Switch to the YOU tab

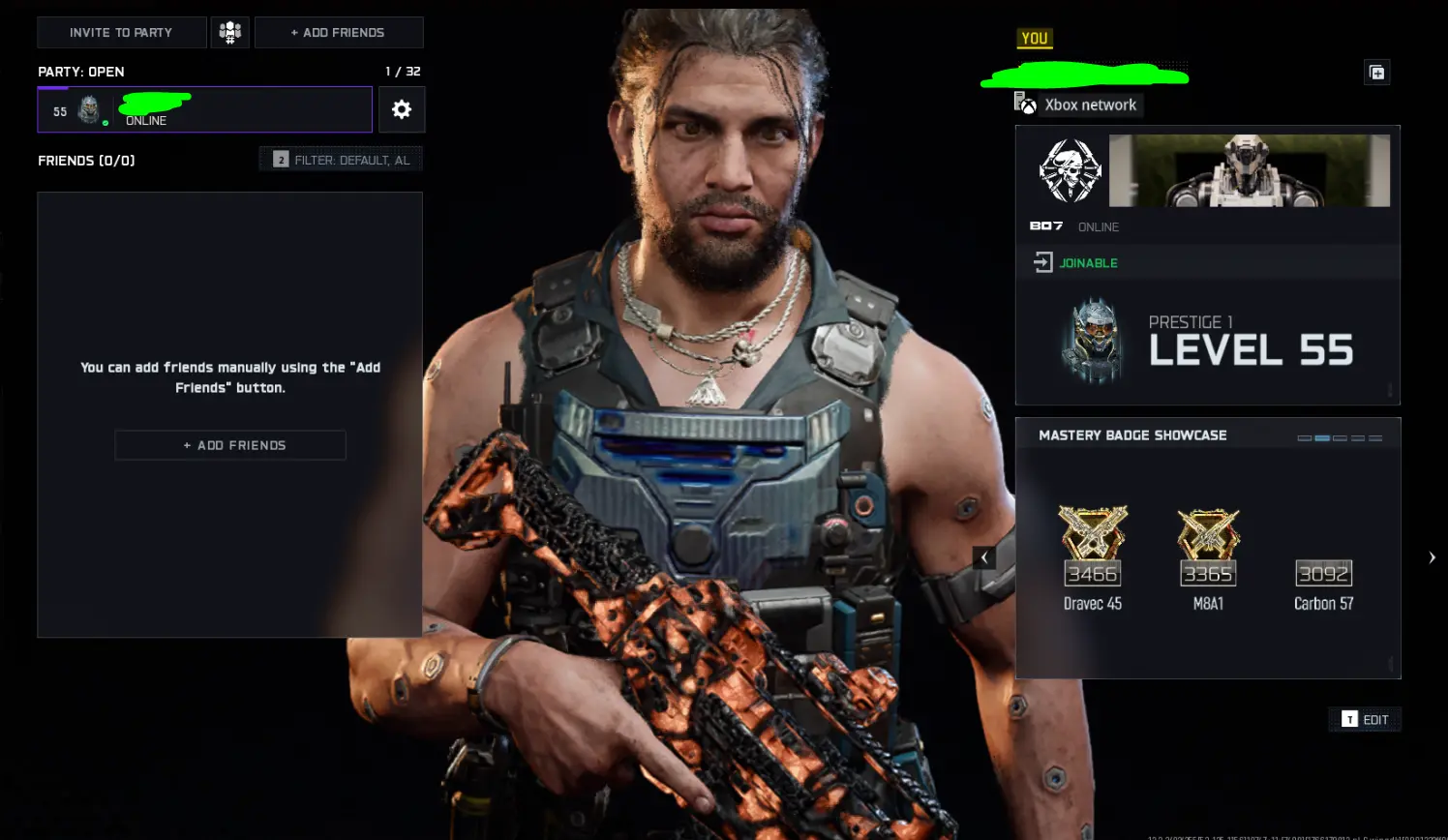click(x=1035, y=38)
